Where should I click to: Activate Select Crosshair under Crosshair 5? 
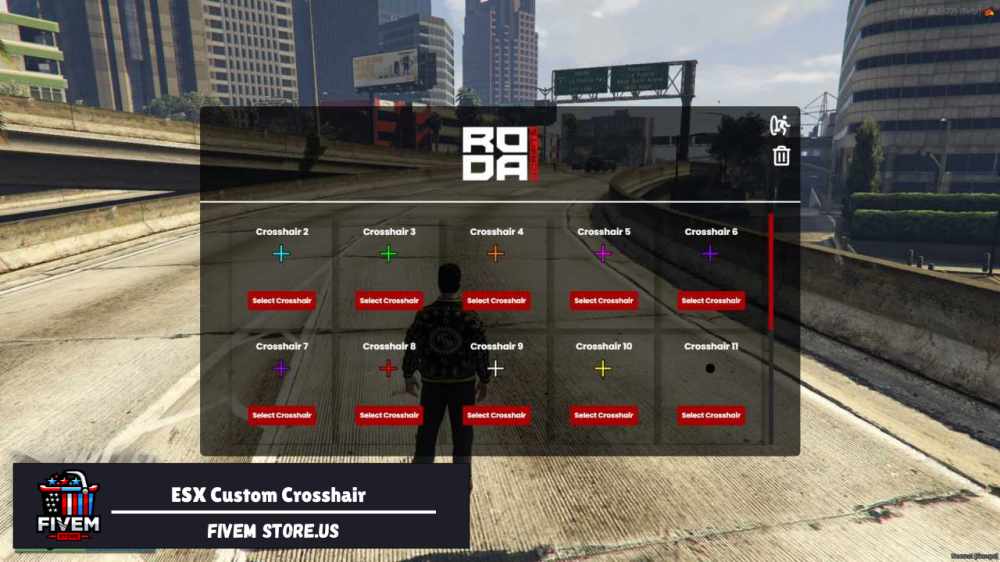[604, 300]
